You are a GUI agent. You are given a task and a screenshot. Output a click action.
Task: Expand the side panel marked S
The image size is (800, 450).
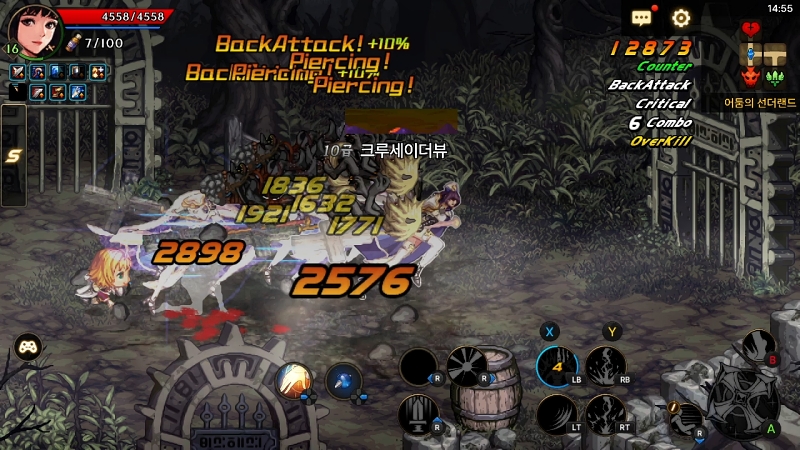point(13,155)
